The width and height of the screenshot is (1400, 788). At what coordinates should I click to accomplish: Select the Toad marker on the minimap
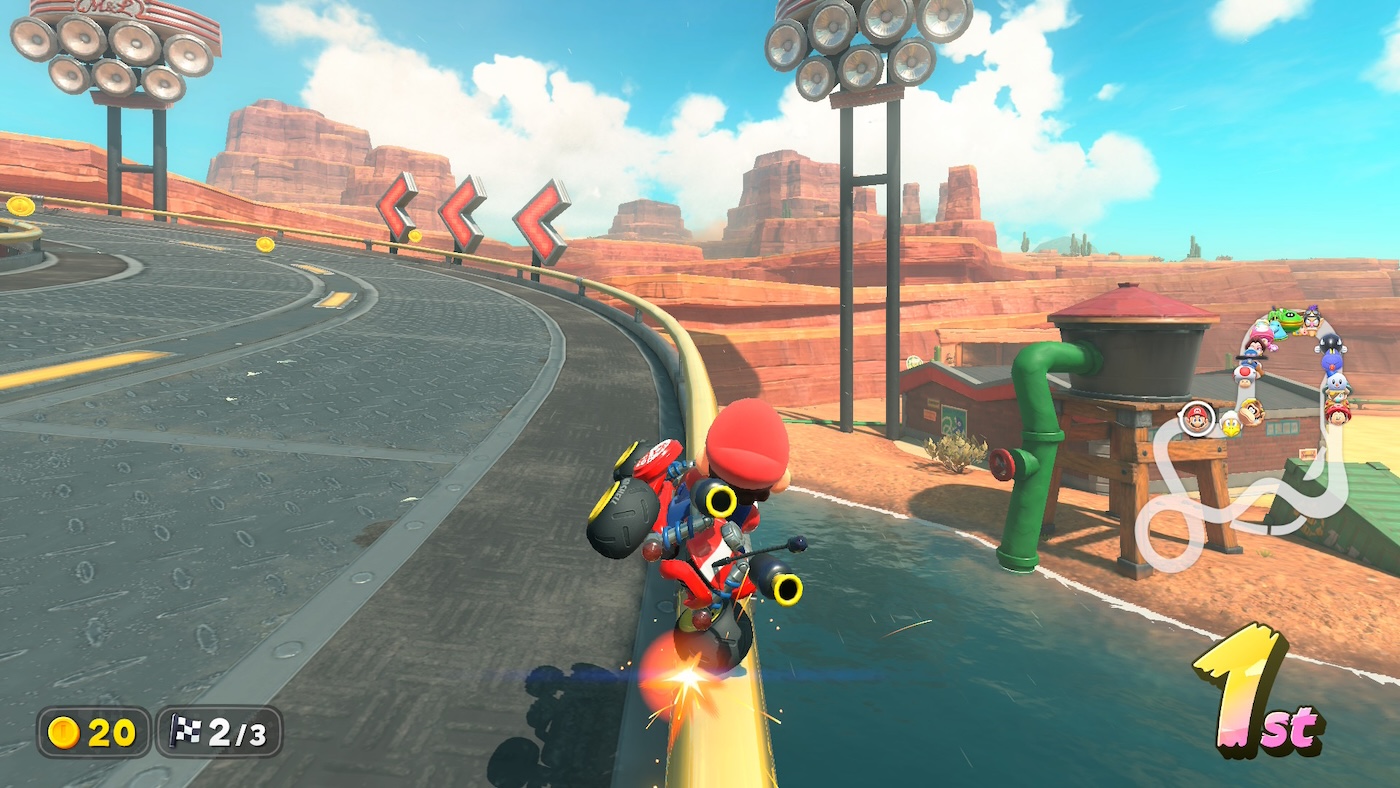coord(1244,374)
